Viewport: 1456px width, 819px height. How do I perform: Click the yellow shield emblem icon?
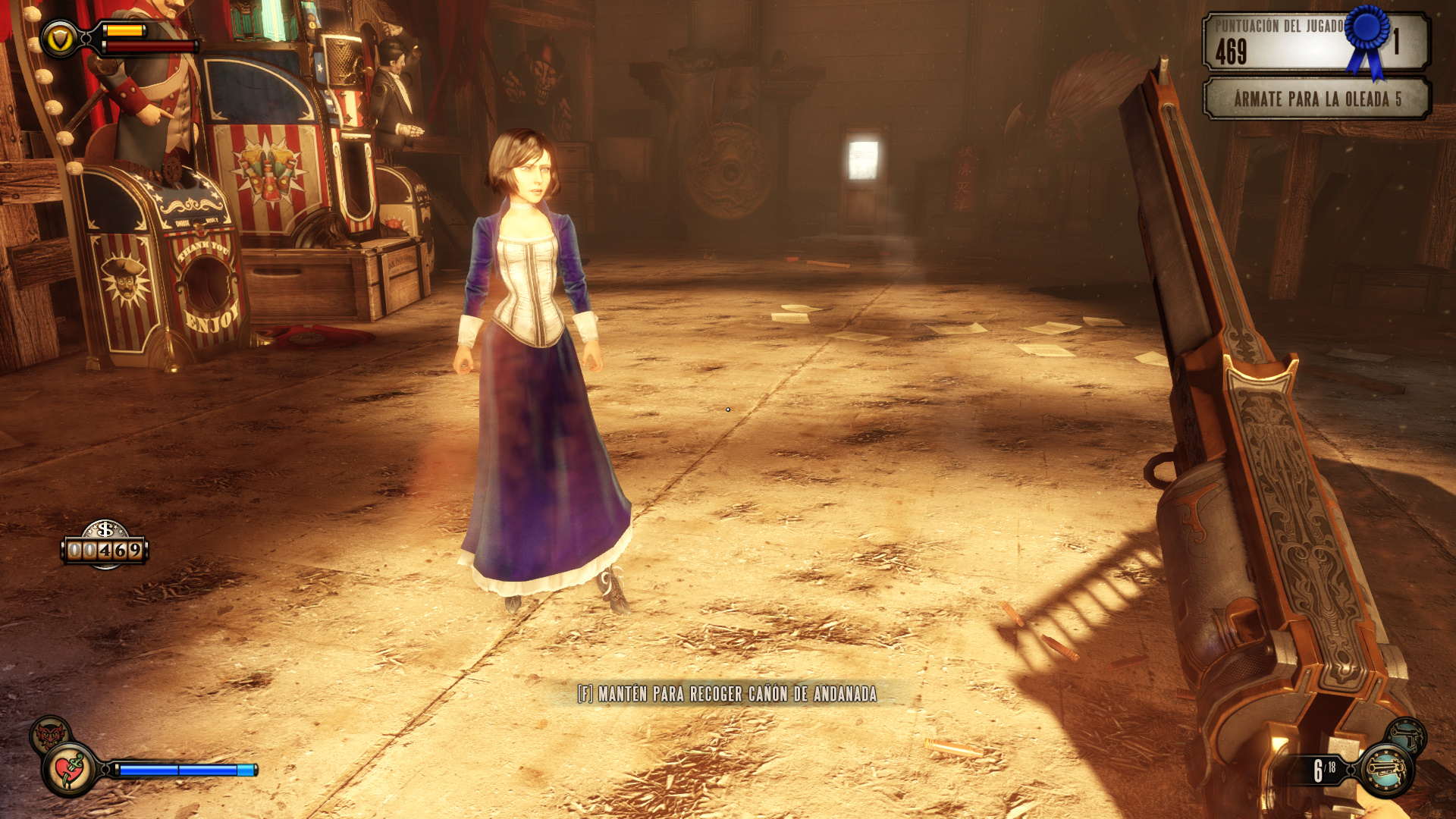pyautogui.click(x=59, y=39)
